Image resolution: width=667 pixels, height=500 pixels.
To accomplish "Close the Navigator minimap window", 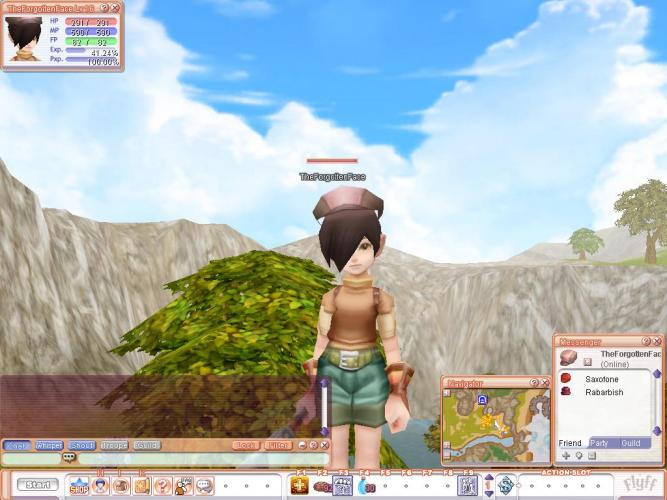I will pos(546,382).
